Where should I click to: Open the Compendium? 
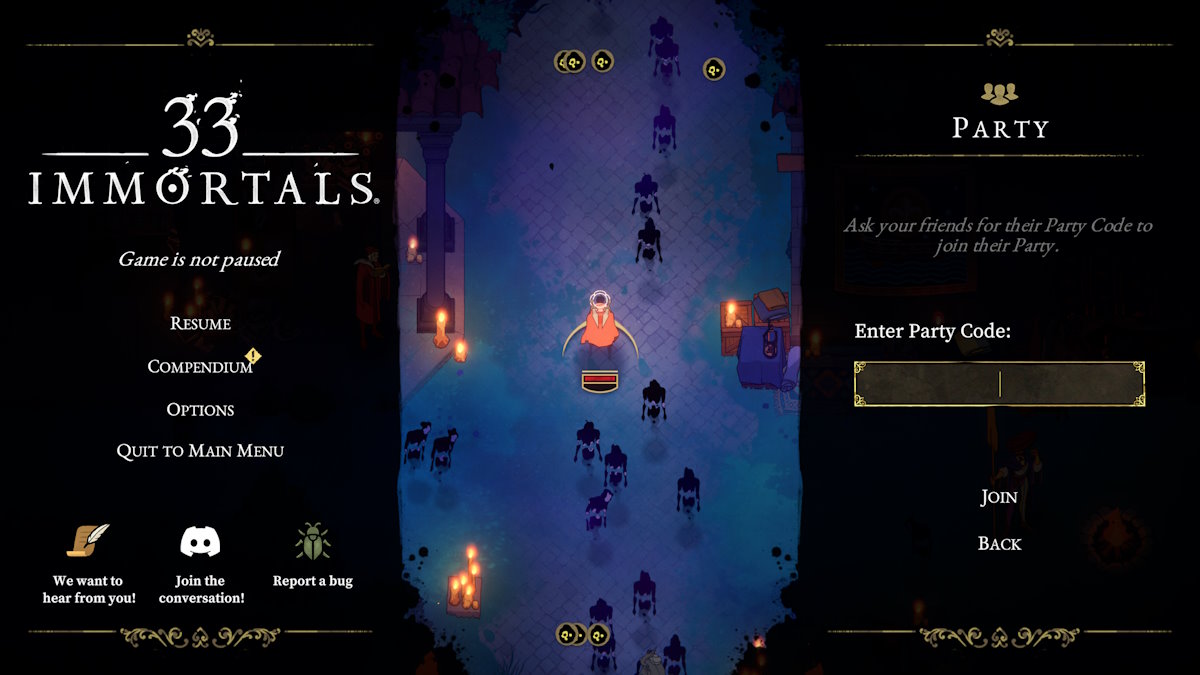(x=200, y=366)
